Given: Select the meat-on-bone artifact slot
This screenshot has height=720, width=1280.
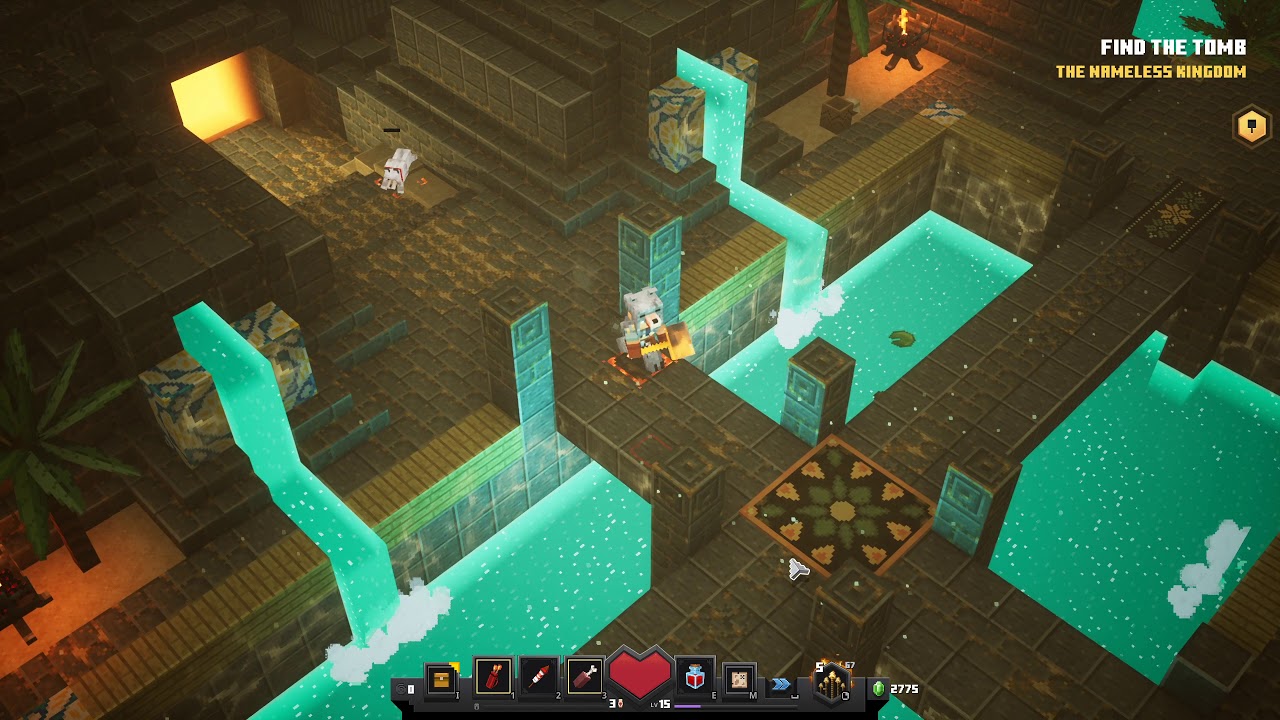Looking at the screenshot, I should pyautogui.click(x=585, y=678).
